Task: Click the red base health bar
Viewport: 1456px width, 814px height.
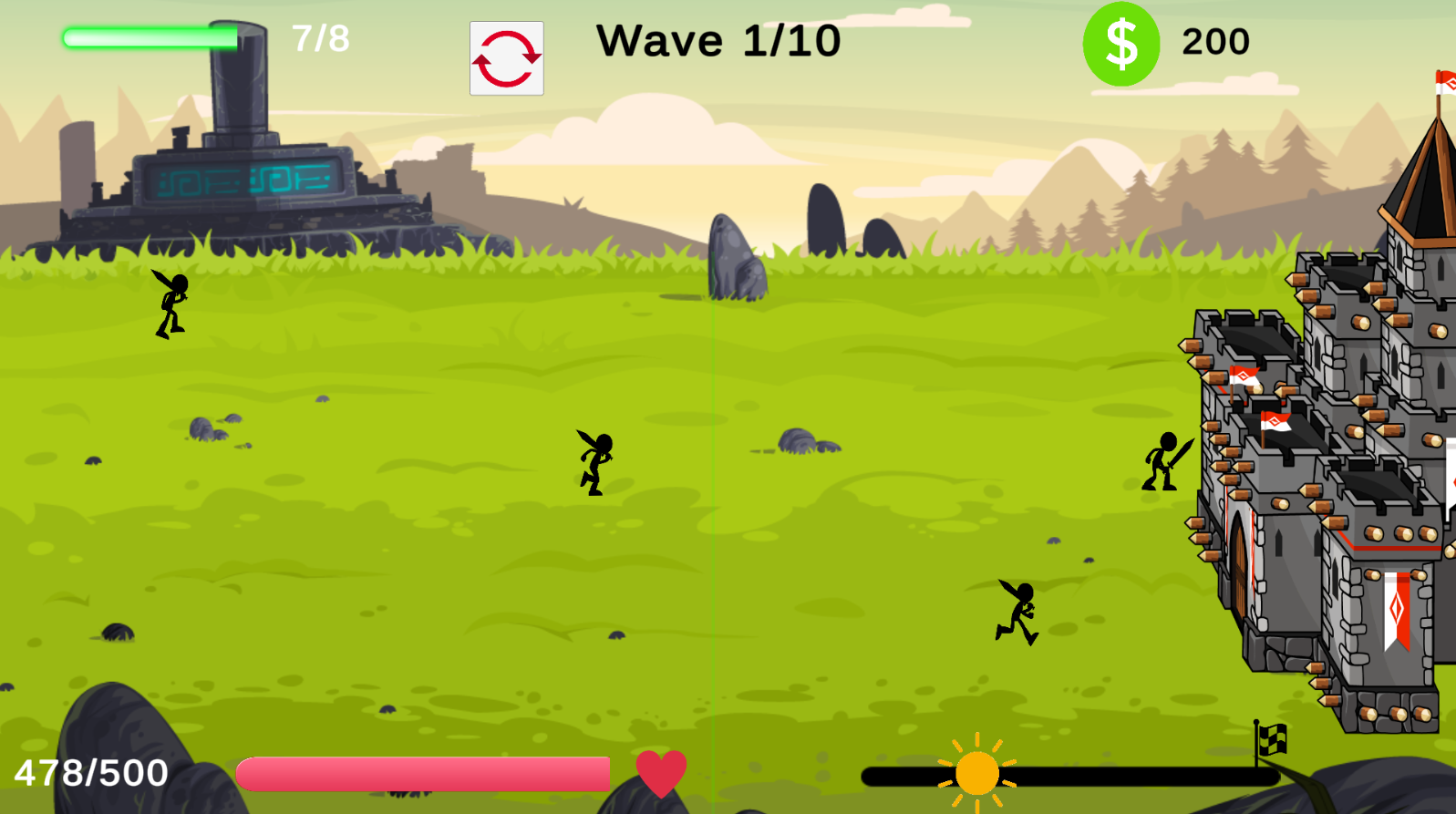Action: pos(424,773)
